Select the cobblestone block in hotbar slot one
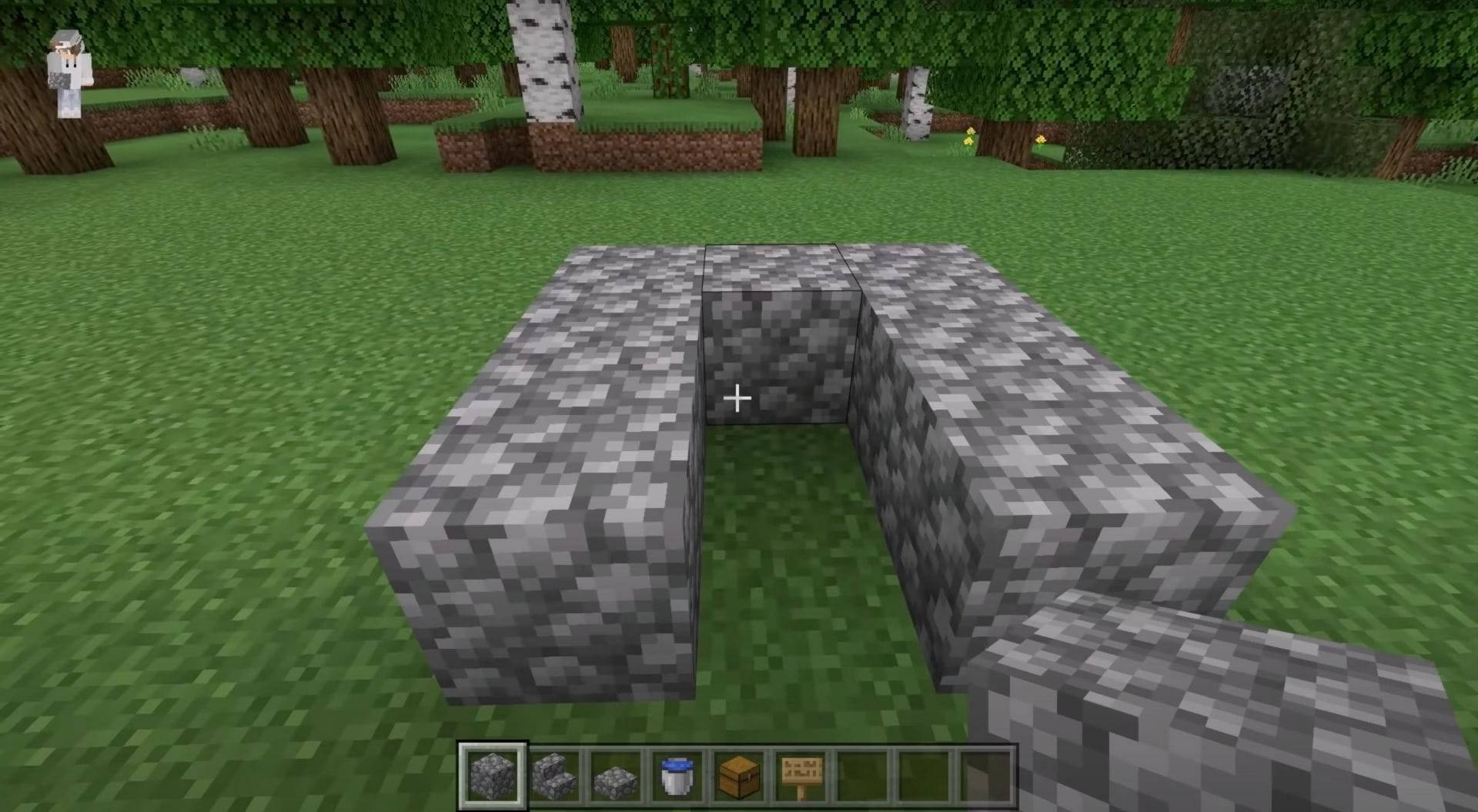This screenshot has width=1478, height=812. pyautogui.click(x=493, y=777)
